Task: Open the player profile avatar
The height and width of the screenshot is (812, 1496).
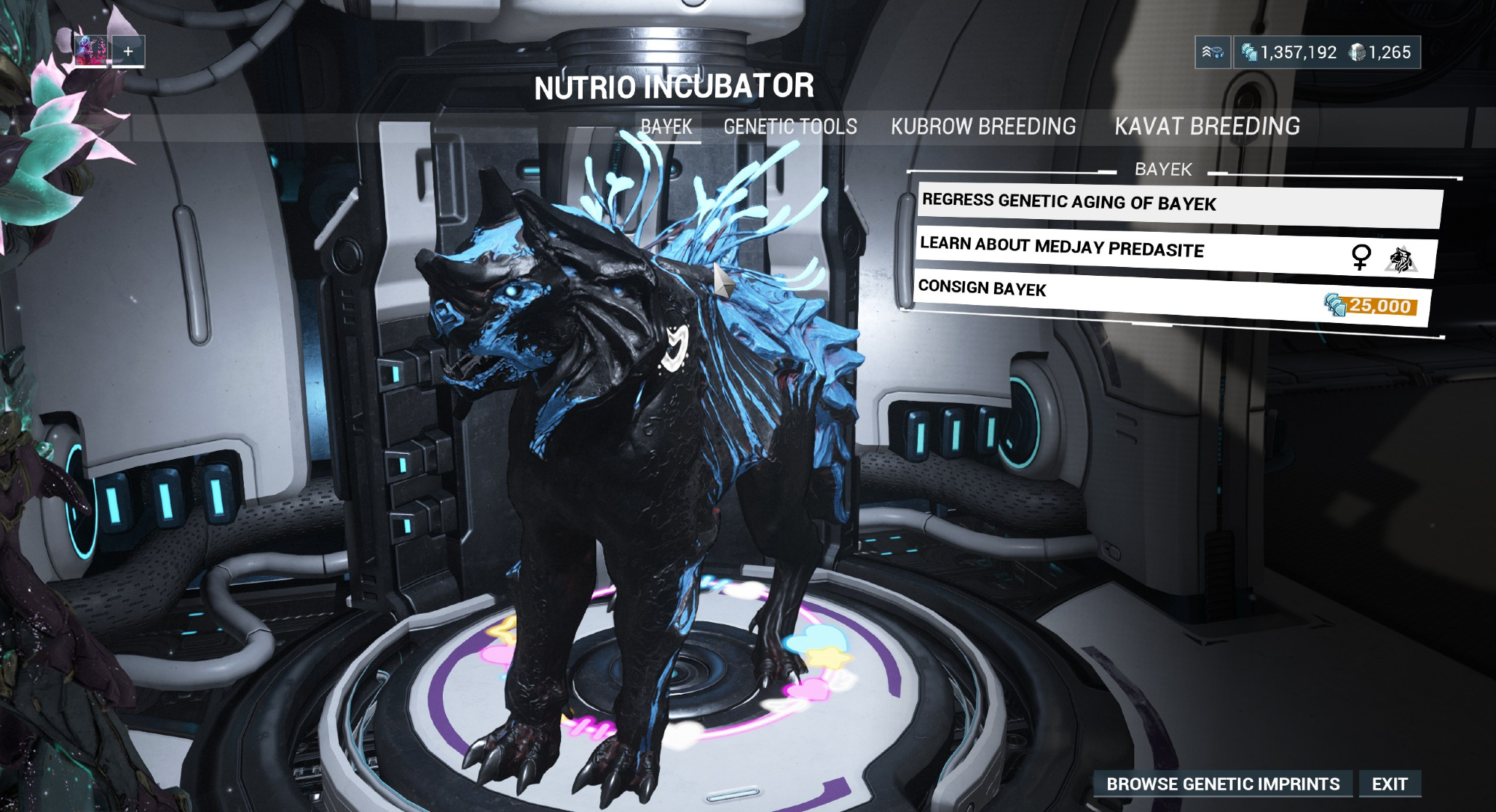Action: (x=91, y=51)
